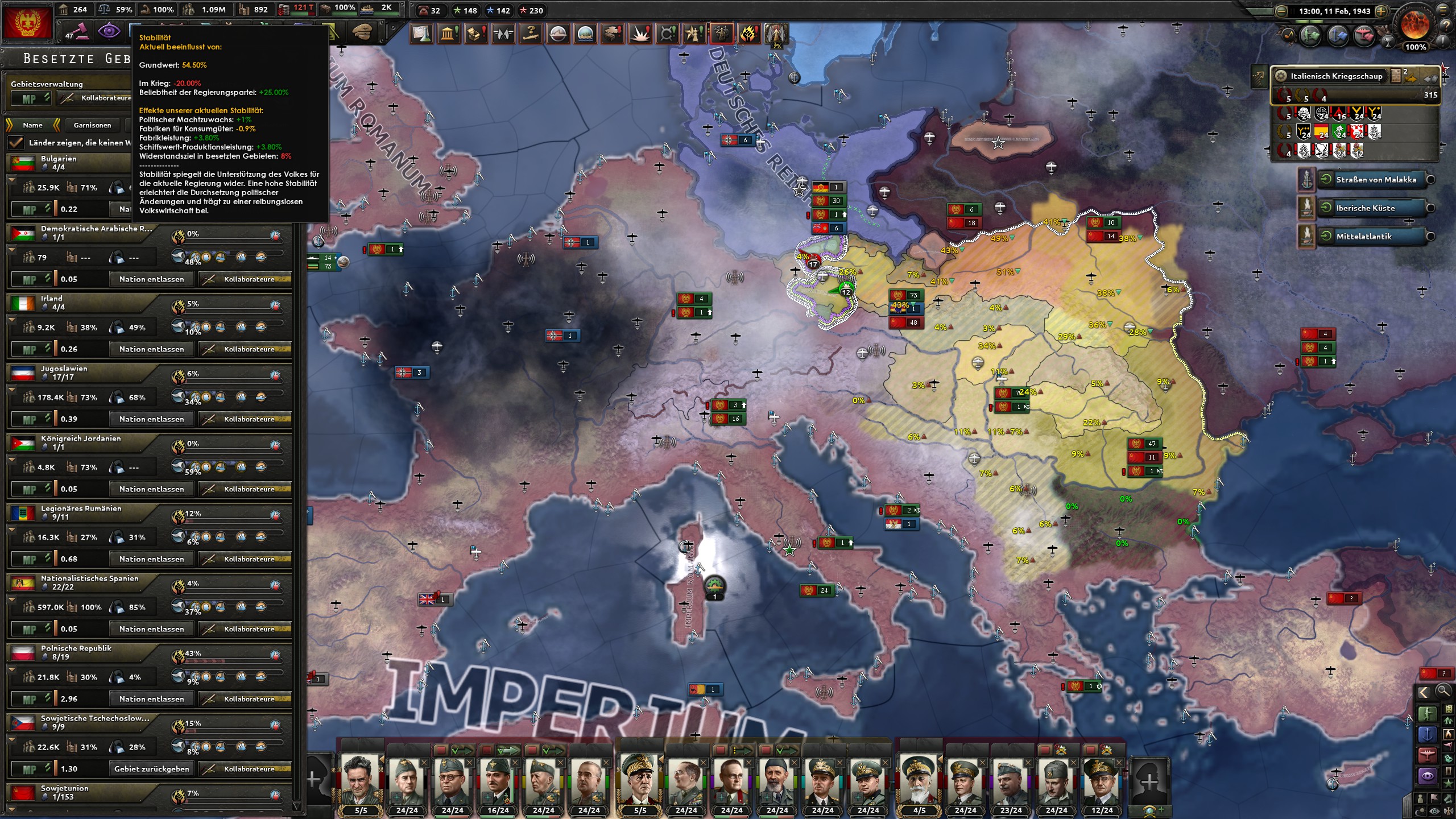Click the naval invasion alert icon
This screenshot has height=819, width=1456.
pyautogui.click(x=585, y=34)
